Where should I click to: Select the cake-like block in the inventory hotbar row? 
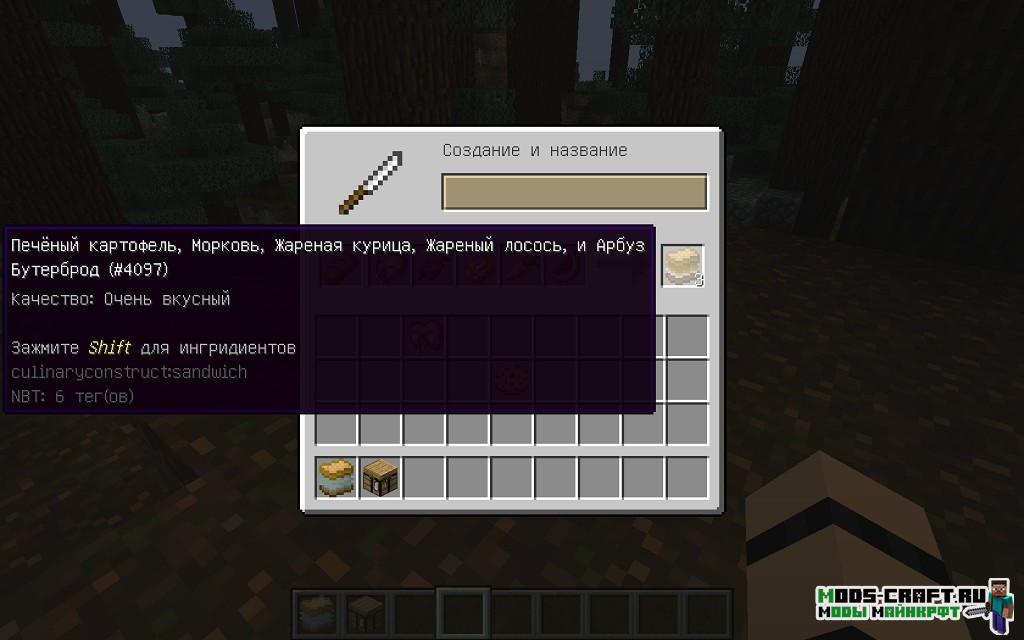point(337,477)
